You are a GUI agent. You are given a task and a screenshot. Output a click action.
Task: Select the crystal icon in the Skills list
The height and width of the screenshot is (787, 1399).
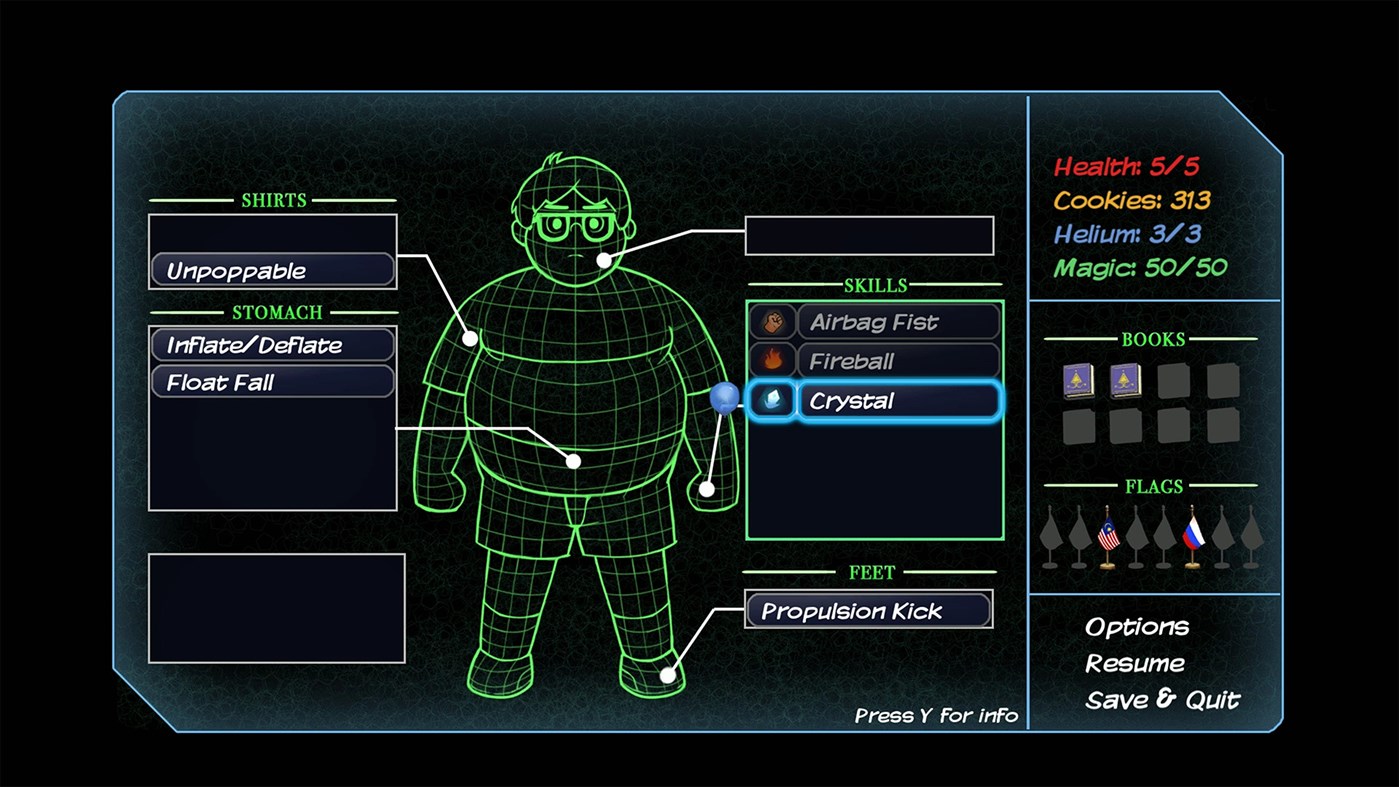tap(771, 400)
